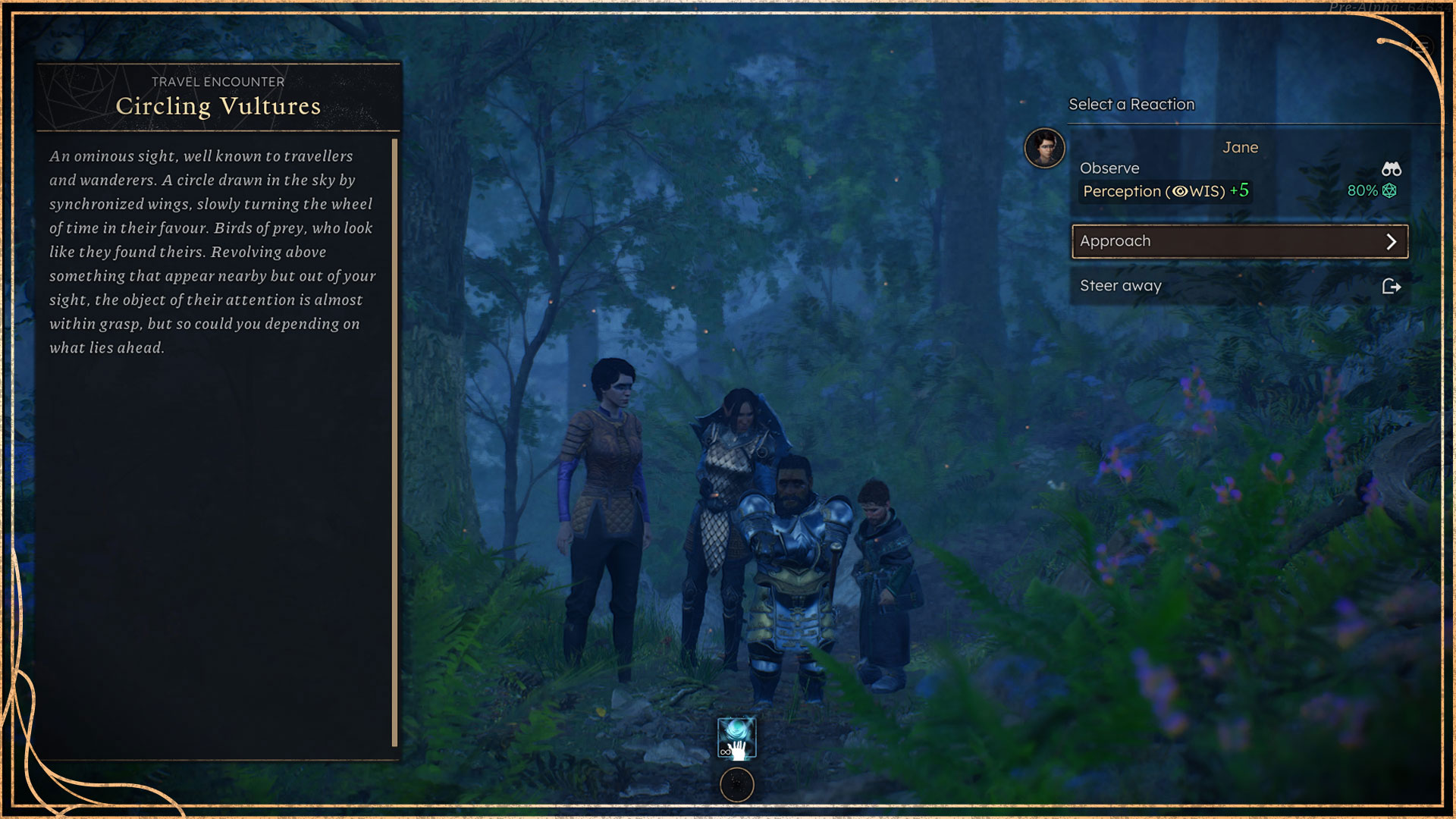Screen dimensions: 1456x819
Task: Click the dark round constellation button
Action: 736,785
